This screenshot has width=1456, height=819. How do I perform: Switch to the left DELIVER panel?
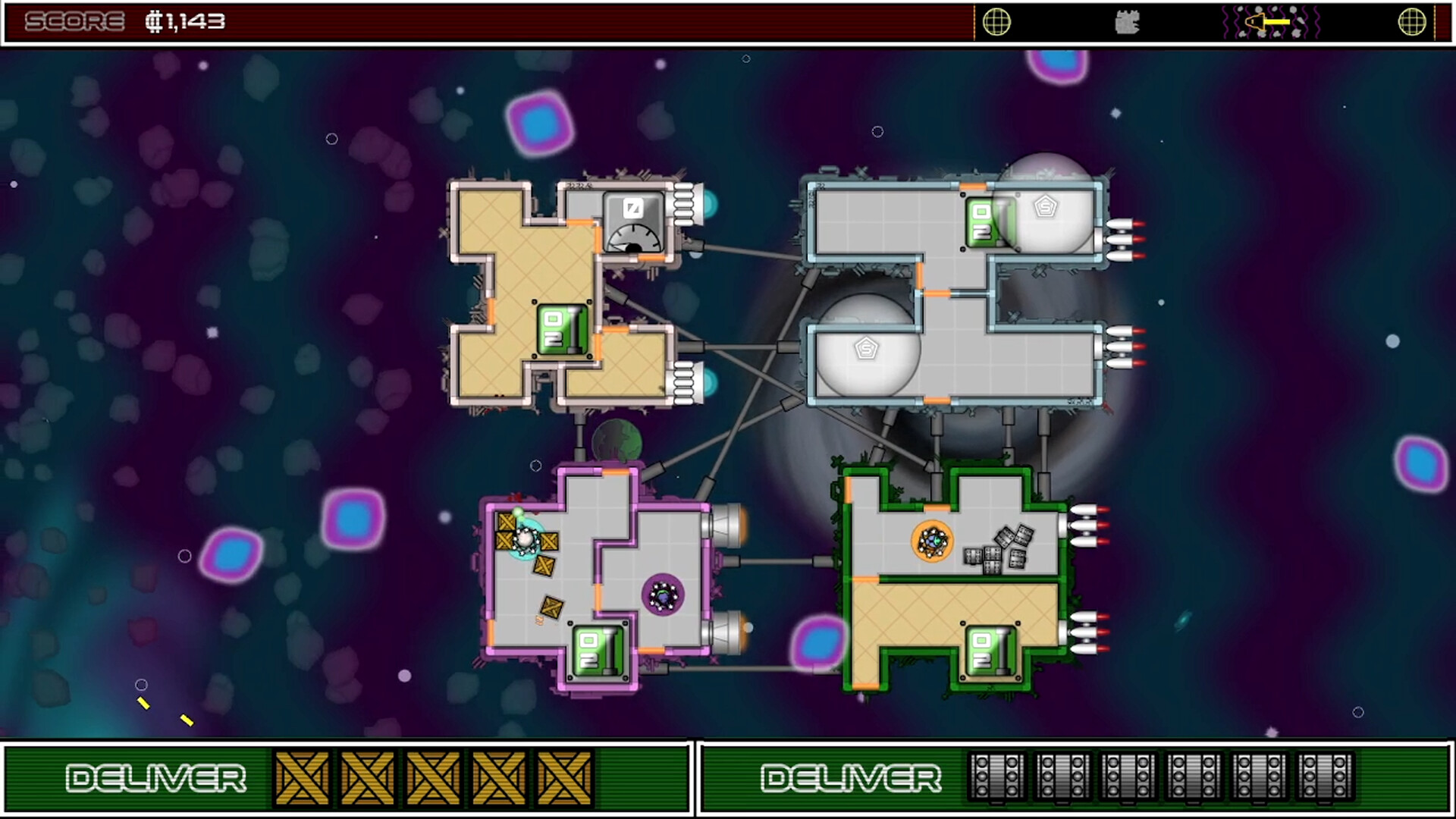click(155, 777)
